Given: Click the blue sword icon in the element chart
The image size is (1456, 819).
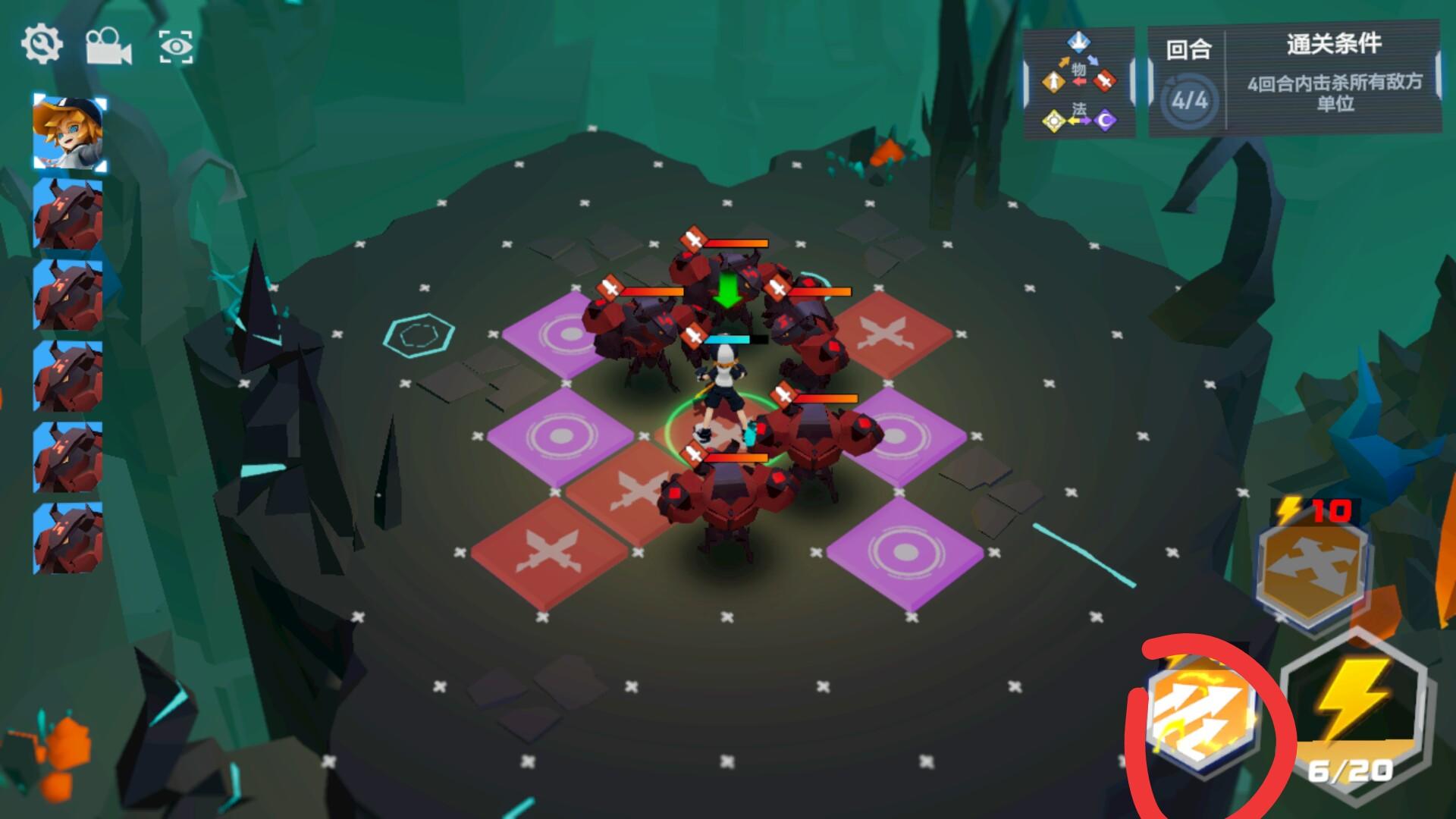Looking at the screenshot, I should pos(1078,42).
